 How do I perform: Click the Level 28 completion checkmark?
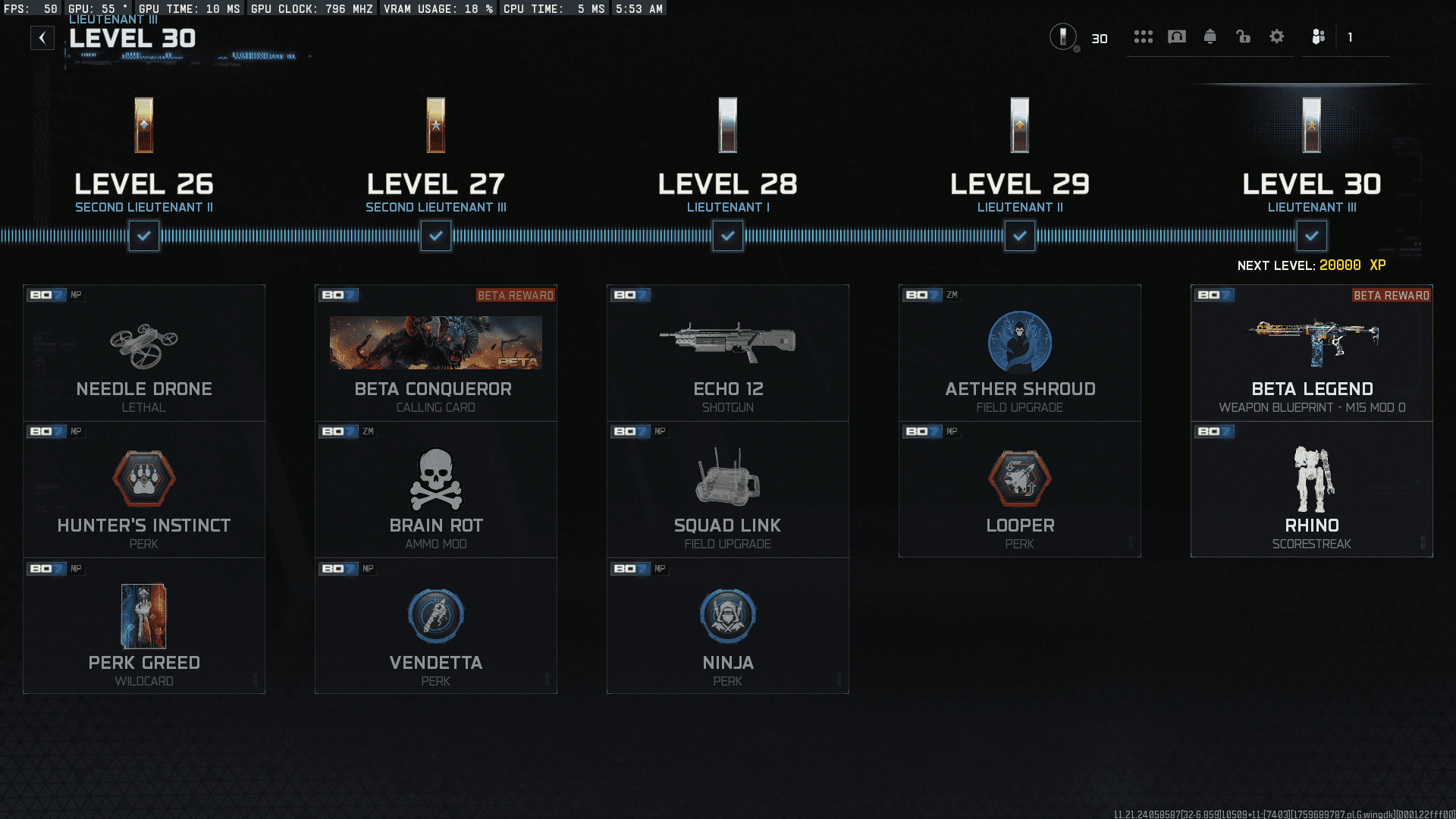[727, 236]
